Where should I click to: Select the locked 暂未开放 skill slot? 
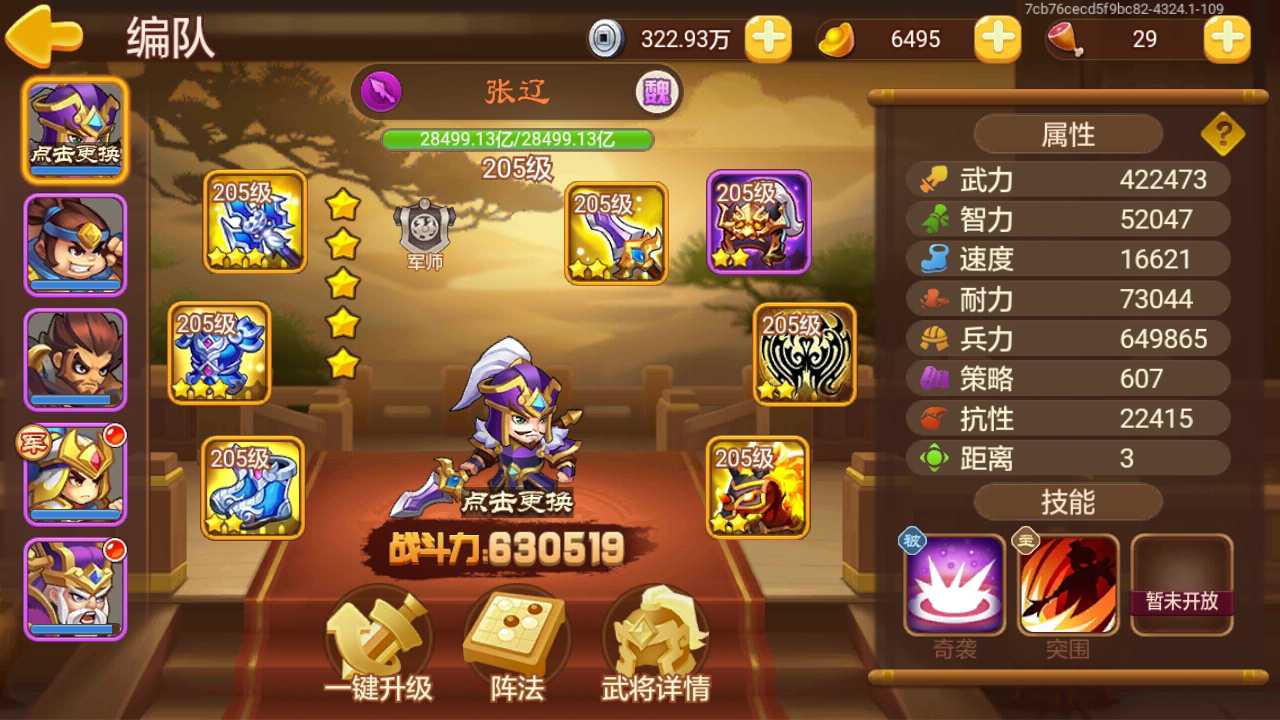[1182, 585]
